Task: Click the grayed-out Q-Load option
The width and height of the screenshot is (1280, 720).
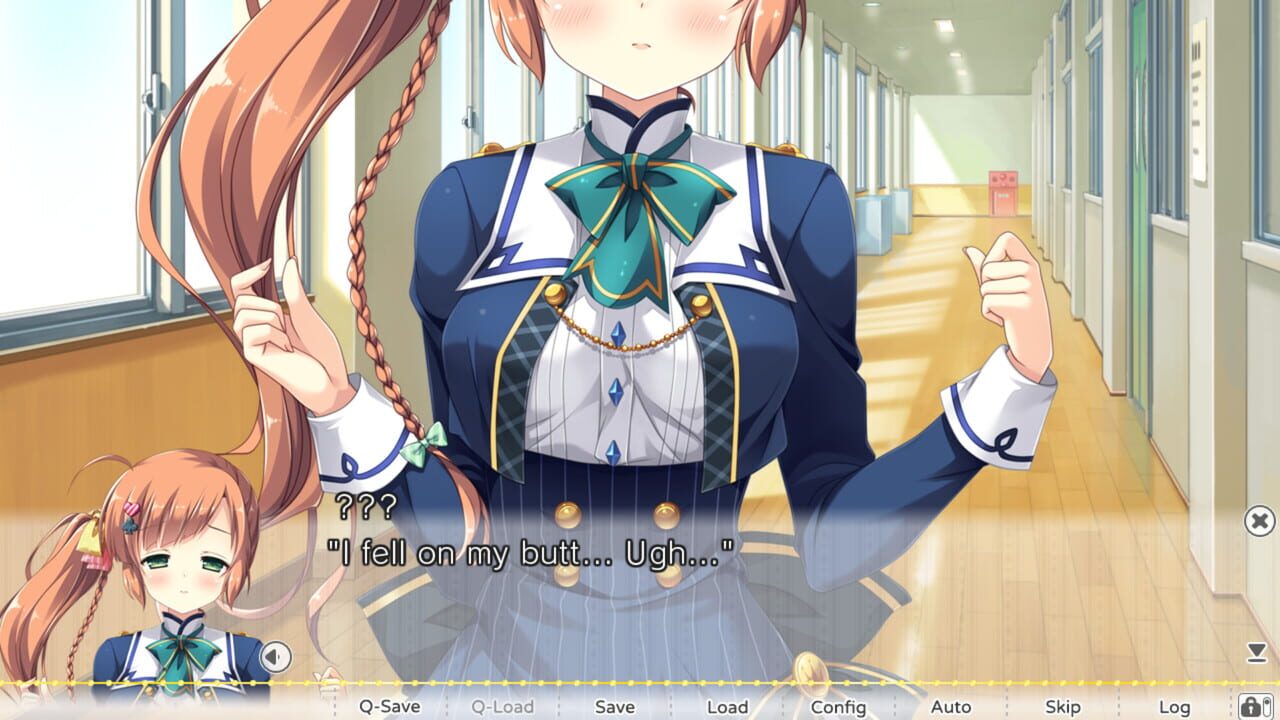Action: (504, 706)
